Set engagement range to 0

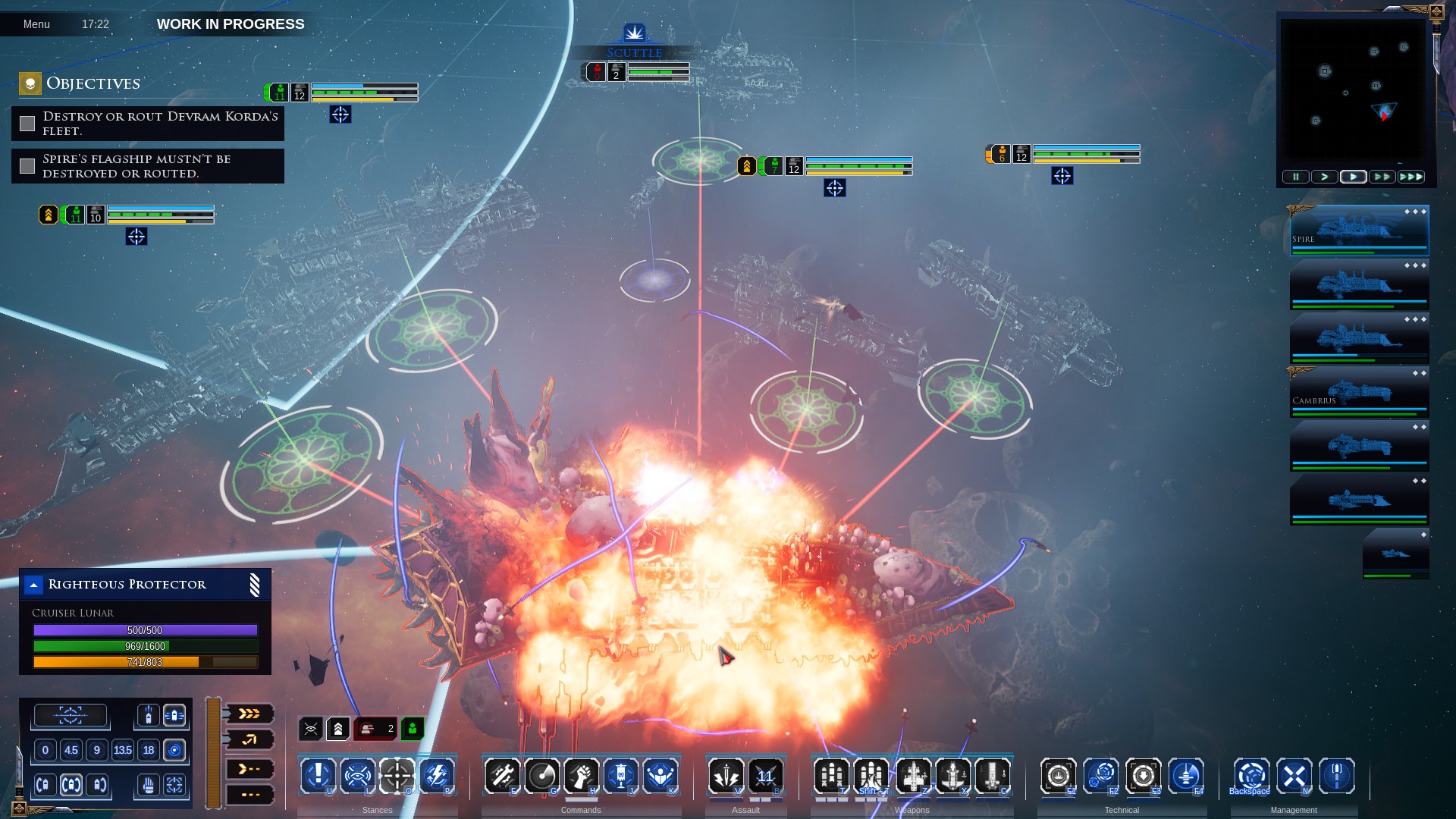coord(45,750)
